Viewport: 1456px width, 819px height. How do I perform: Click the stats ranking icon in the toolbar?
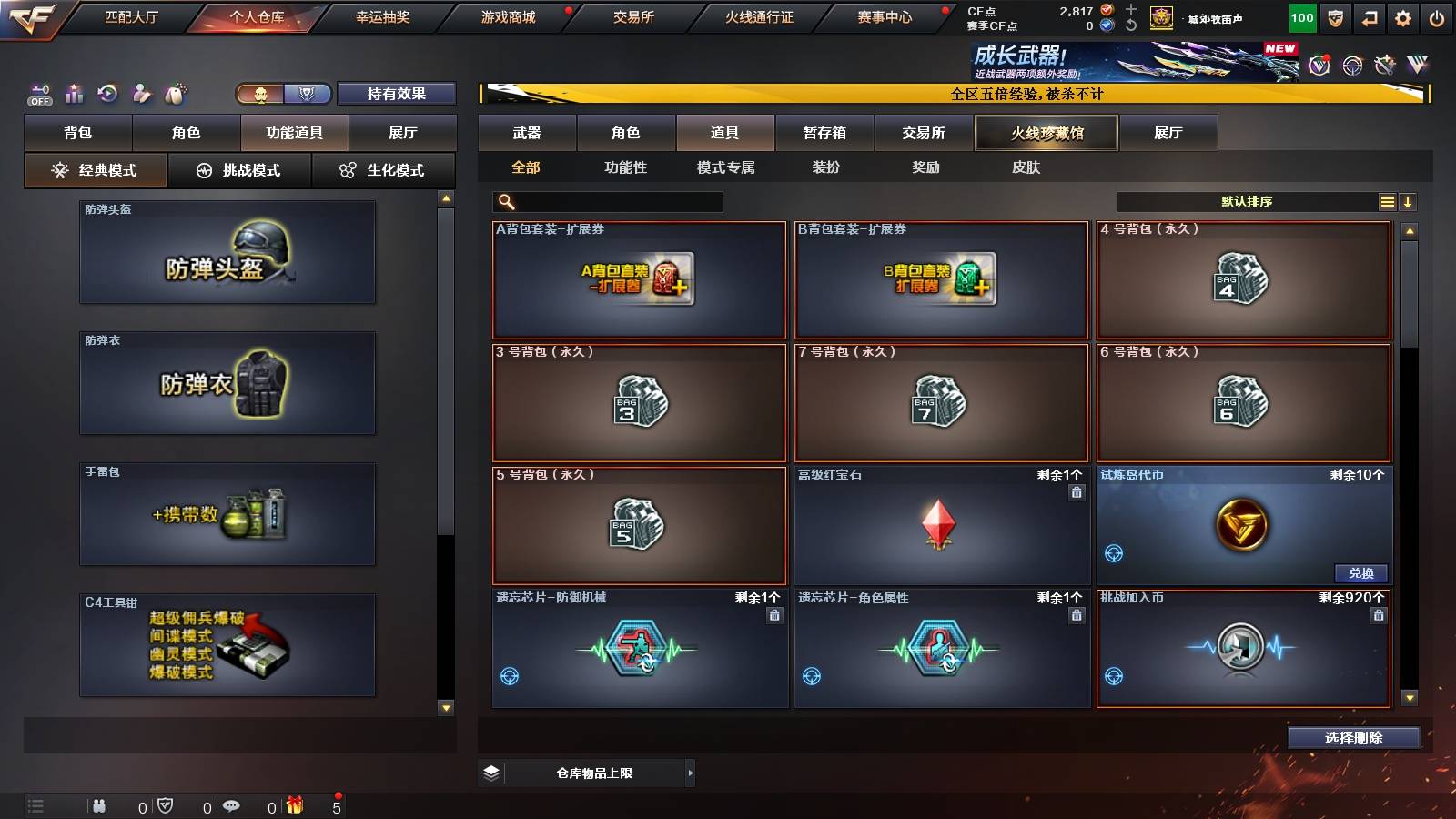point(74,92)
